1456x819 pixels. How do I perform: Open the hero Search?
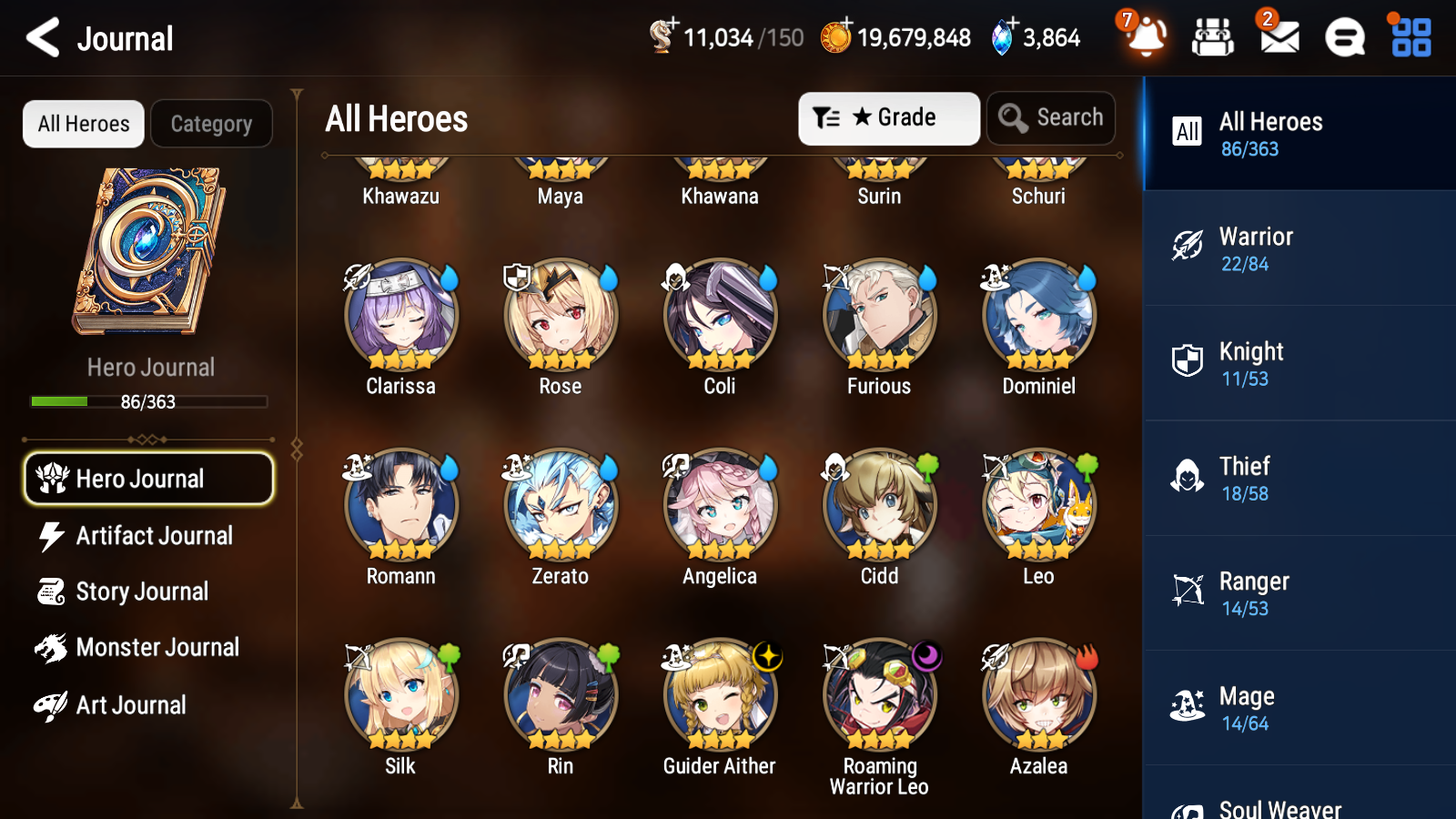coord(1051,117)
